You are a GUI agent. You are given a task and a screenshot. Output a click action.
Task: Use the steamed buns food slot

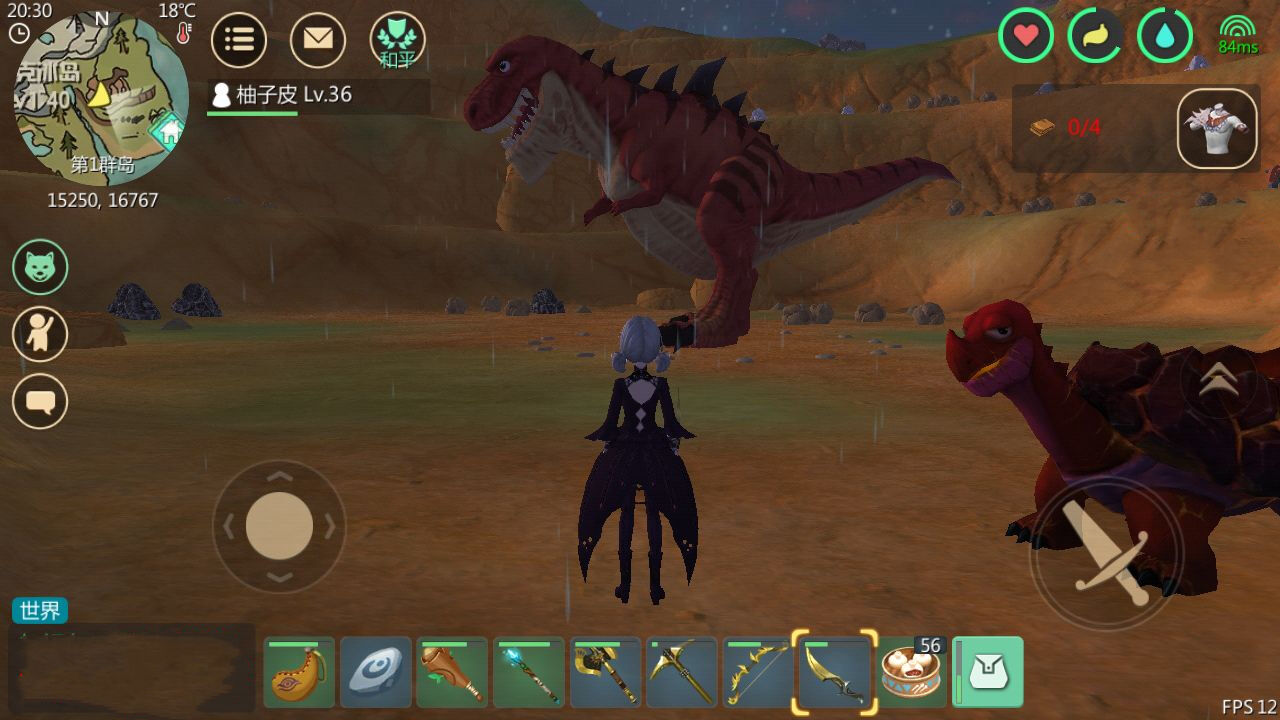[x=911, y=673]
